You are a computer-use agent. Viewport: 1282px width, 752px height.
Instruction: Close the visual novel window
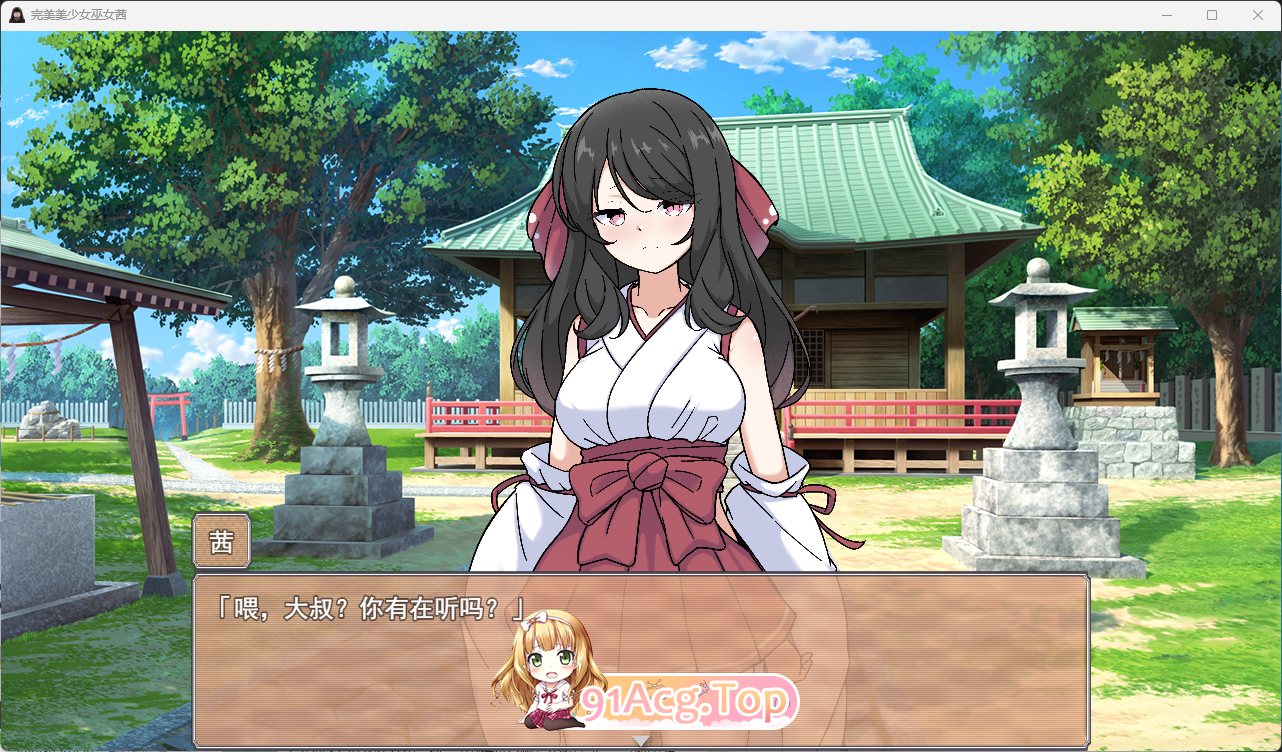(1257, 15)
